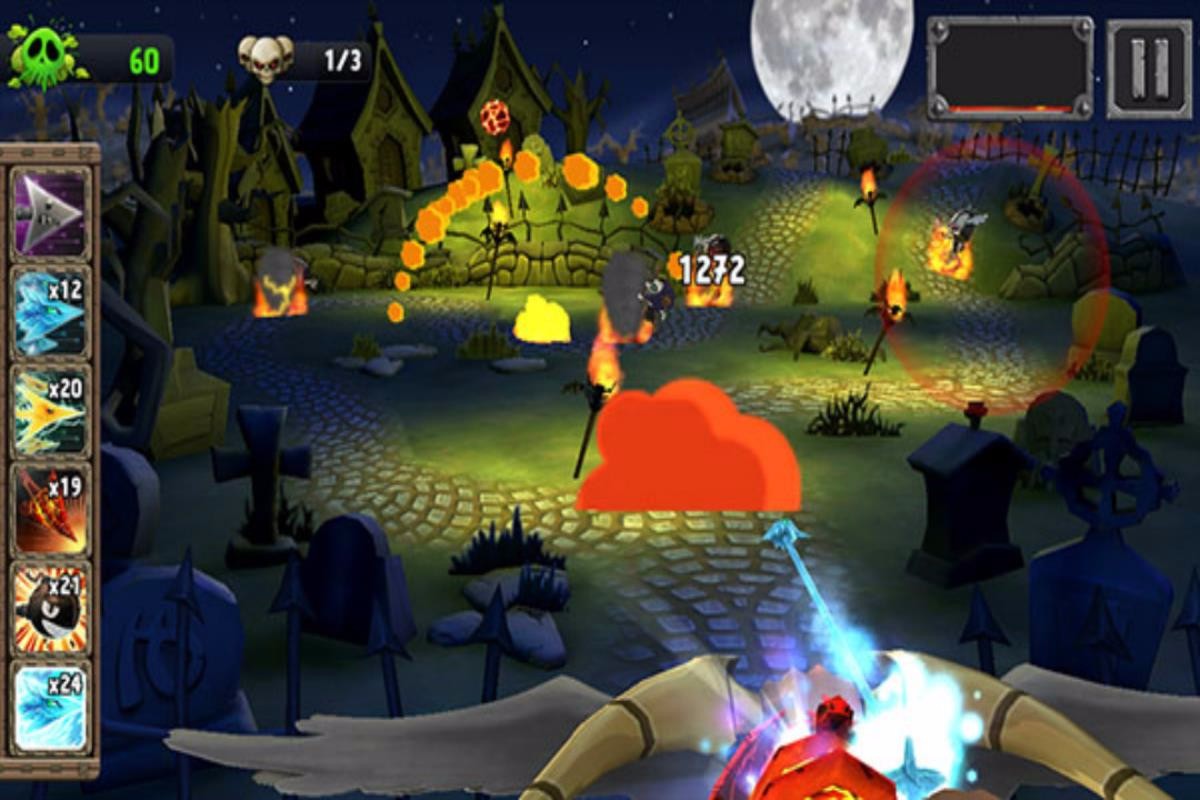Select the default silver arrow on purple
Screen dimensions: 1200x800
[x=51, y=214]
